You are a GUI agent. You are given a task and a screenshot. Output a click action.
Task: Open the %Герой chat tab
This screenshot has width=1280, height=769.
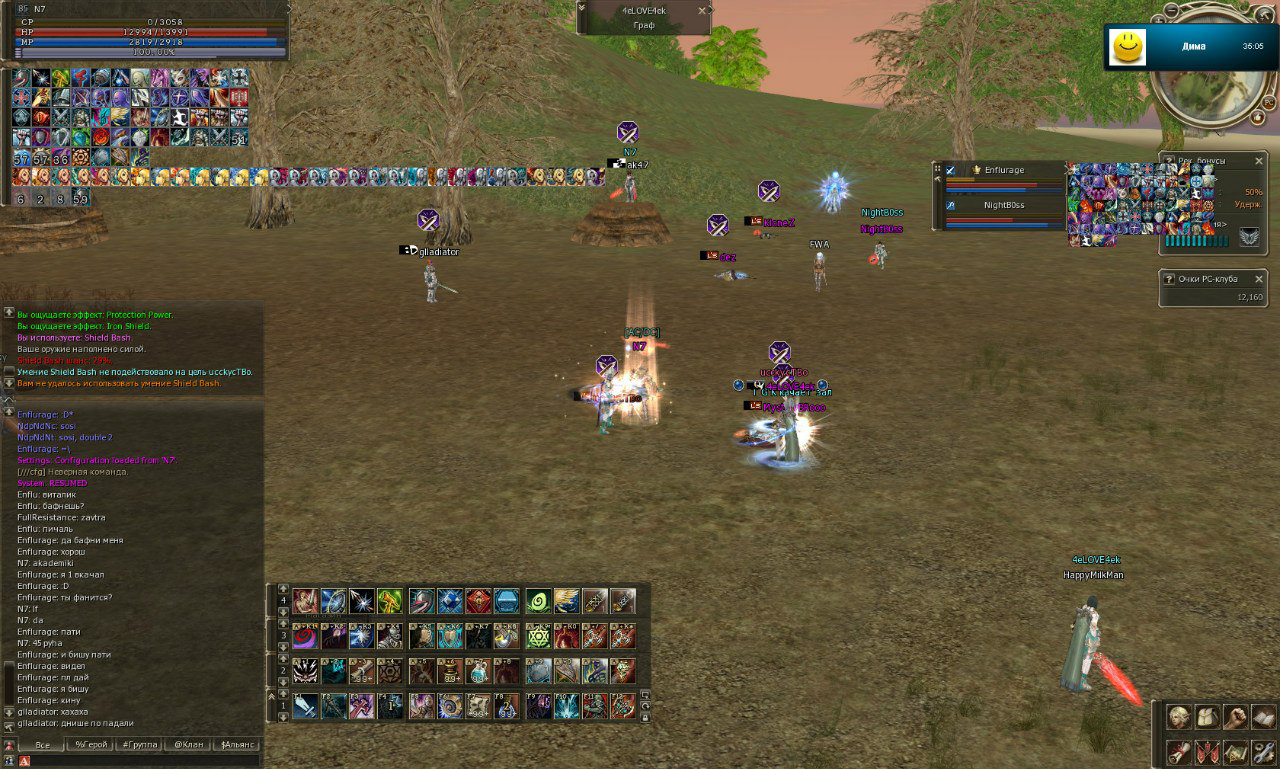coord(91,745)
